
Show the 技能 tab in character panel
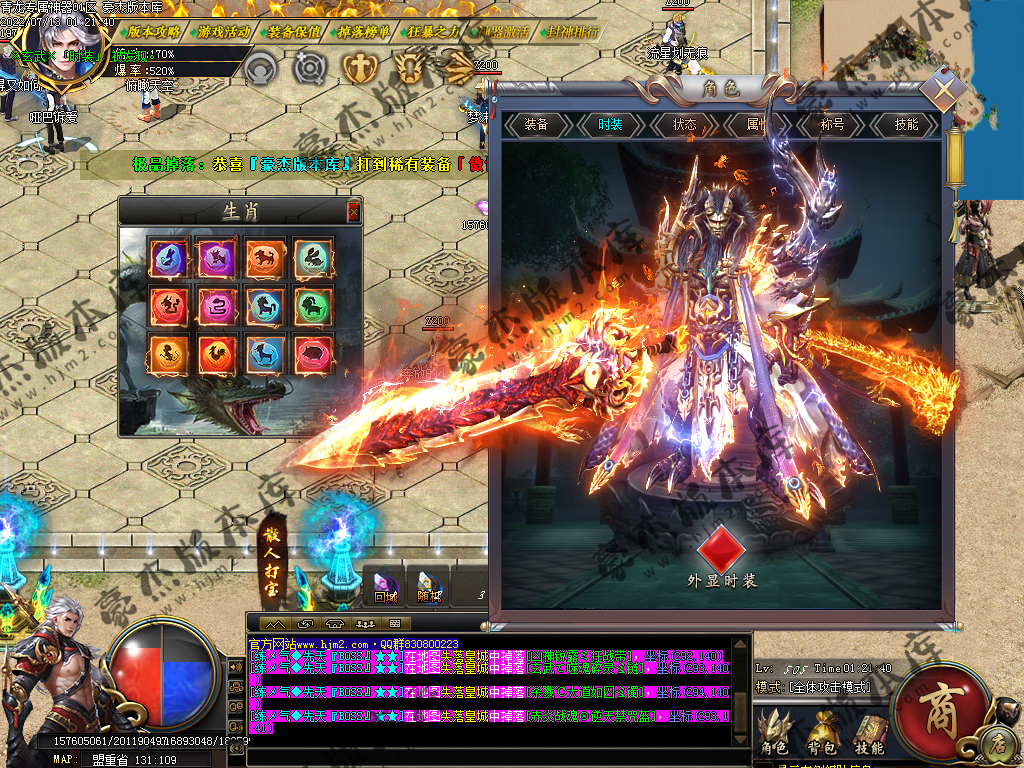pos(906,125)
